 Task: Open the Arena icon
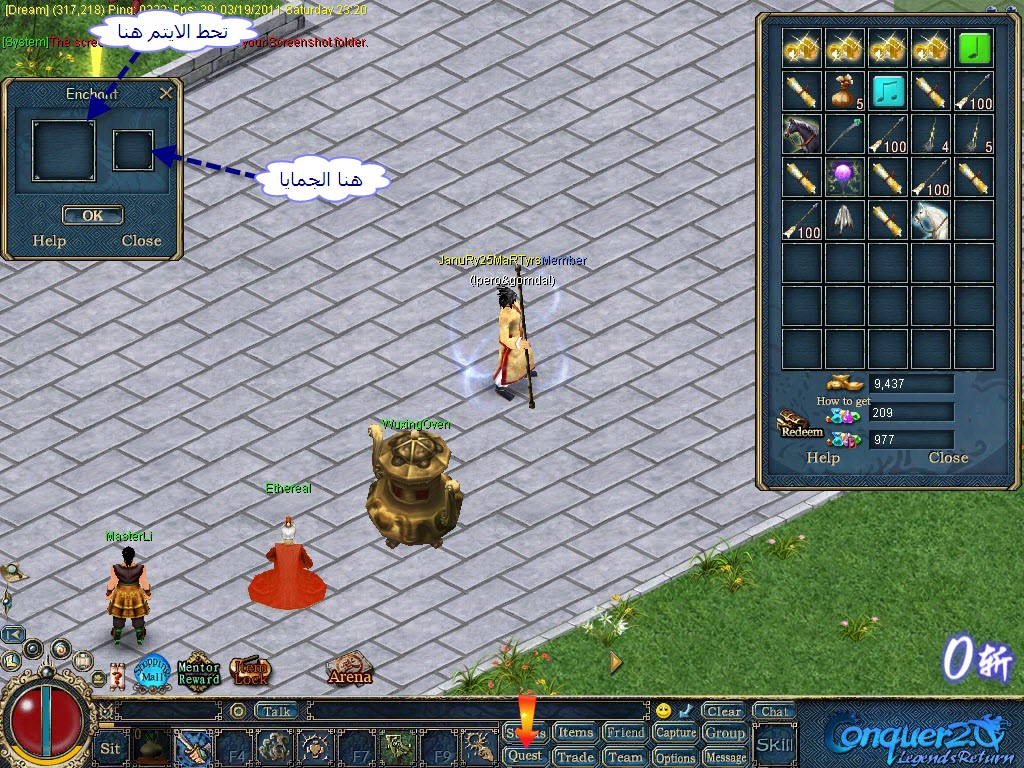[x=349, y=670]
